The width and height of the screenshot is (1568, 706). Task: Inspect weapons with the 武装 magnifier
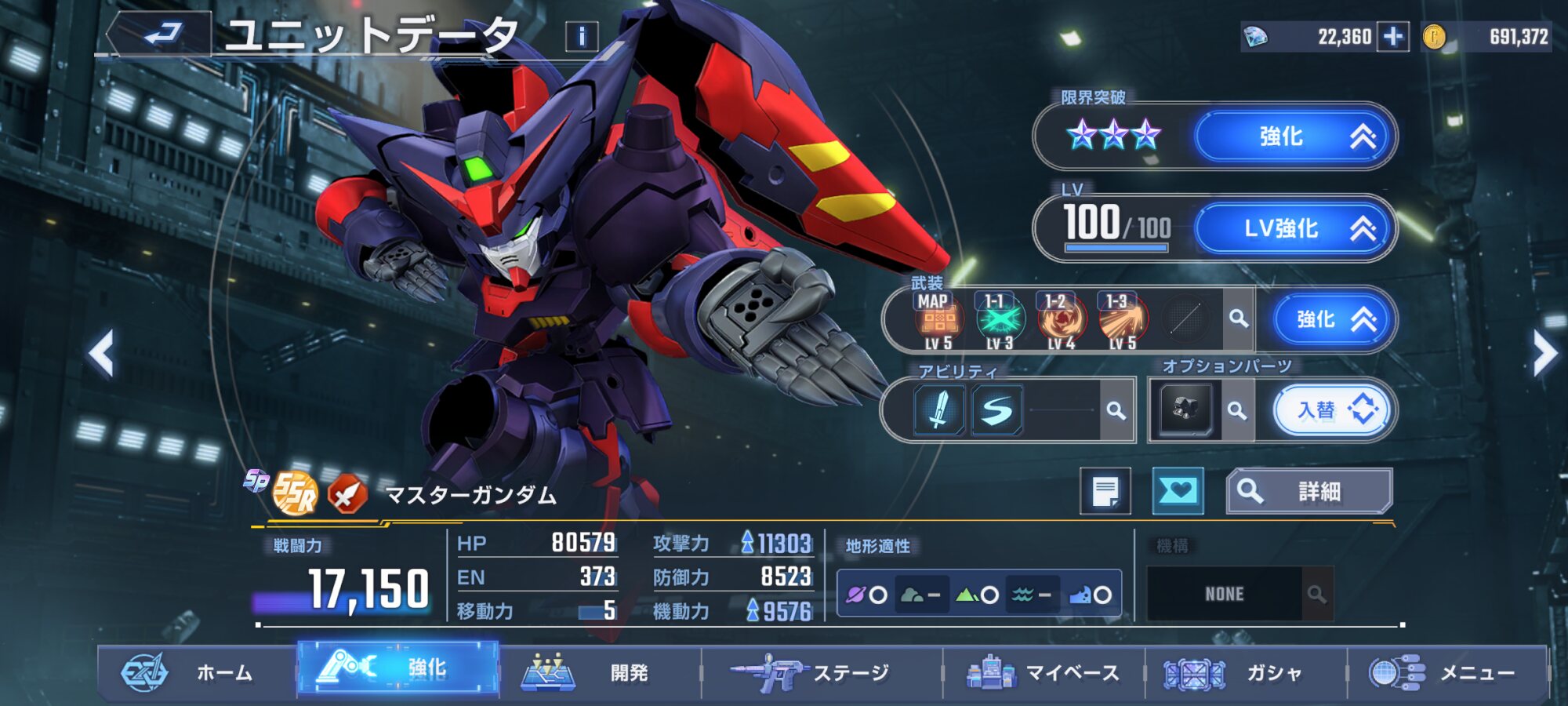[1239, 318]
